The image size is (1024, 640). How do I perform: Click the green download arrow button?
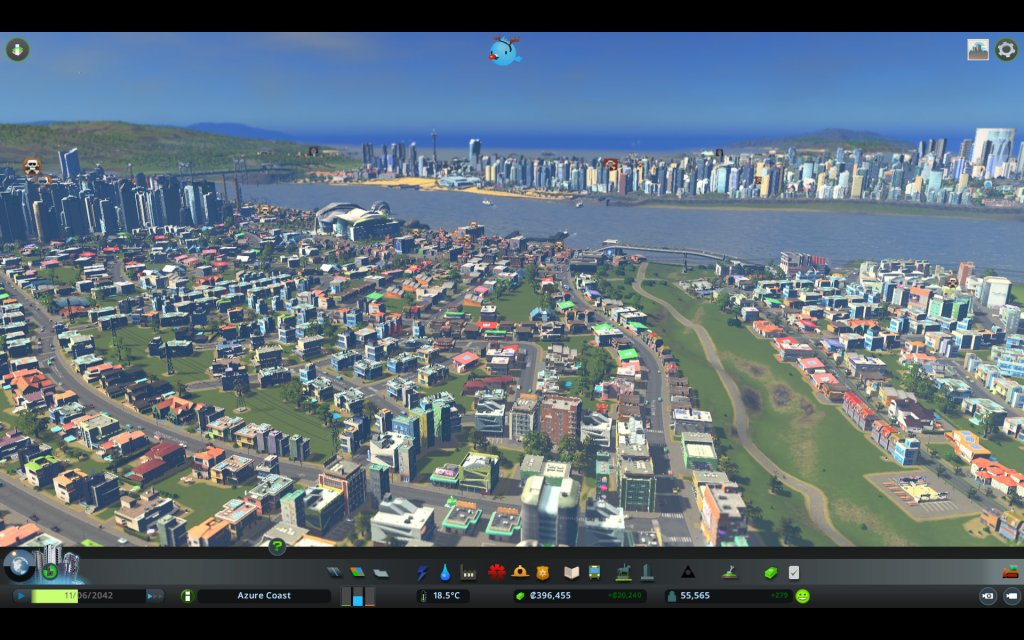click(x=17, y=49)
